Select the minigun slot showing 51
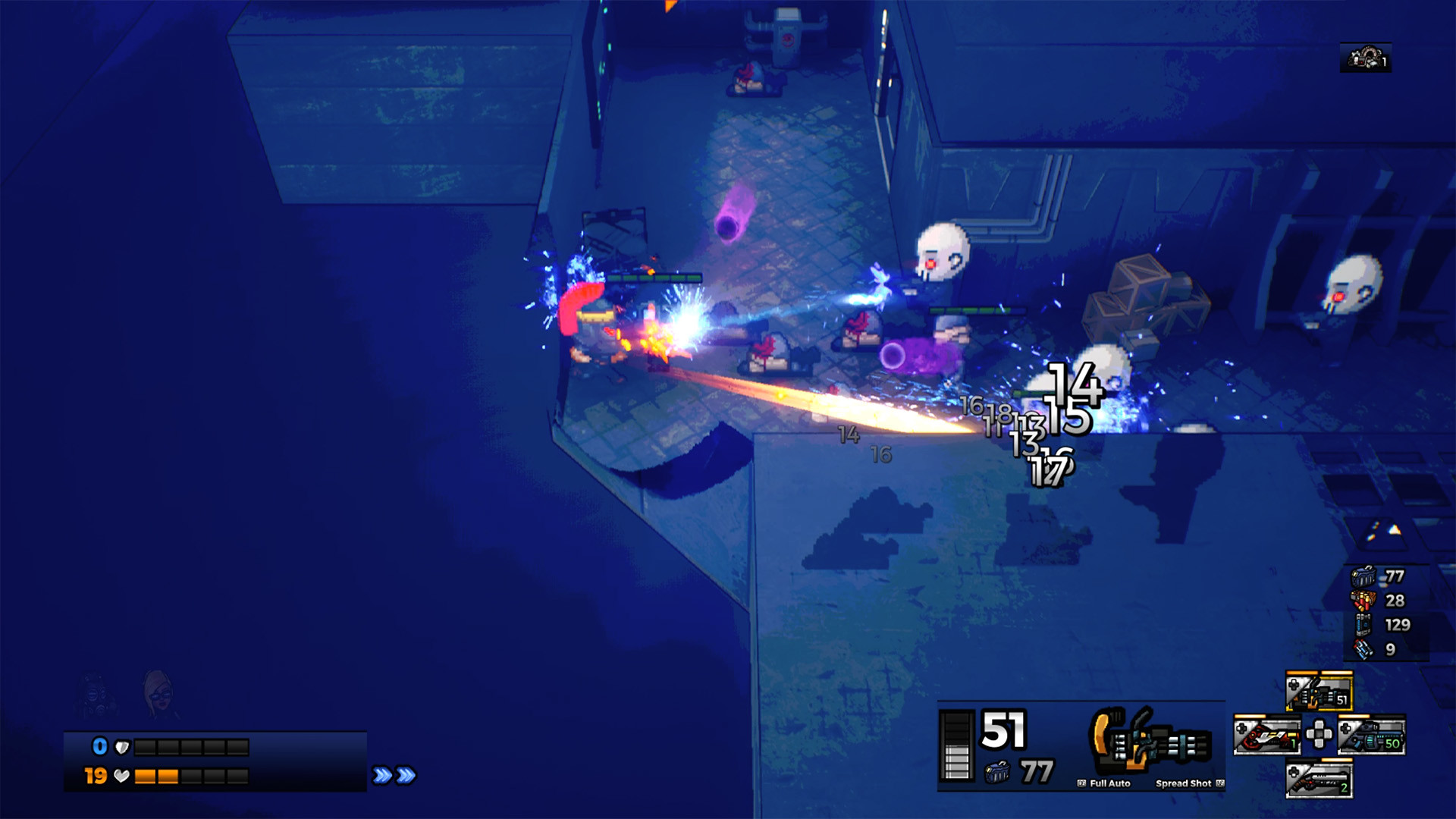This screenshot has height=819, width=1456. [x=1319, y=691]
